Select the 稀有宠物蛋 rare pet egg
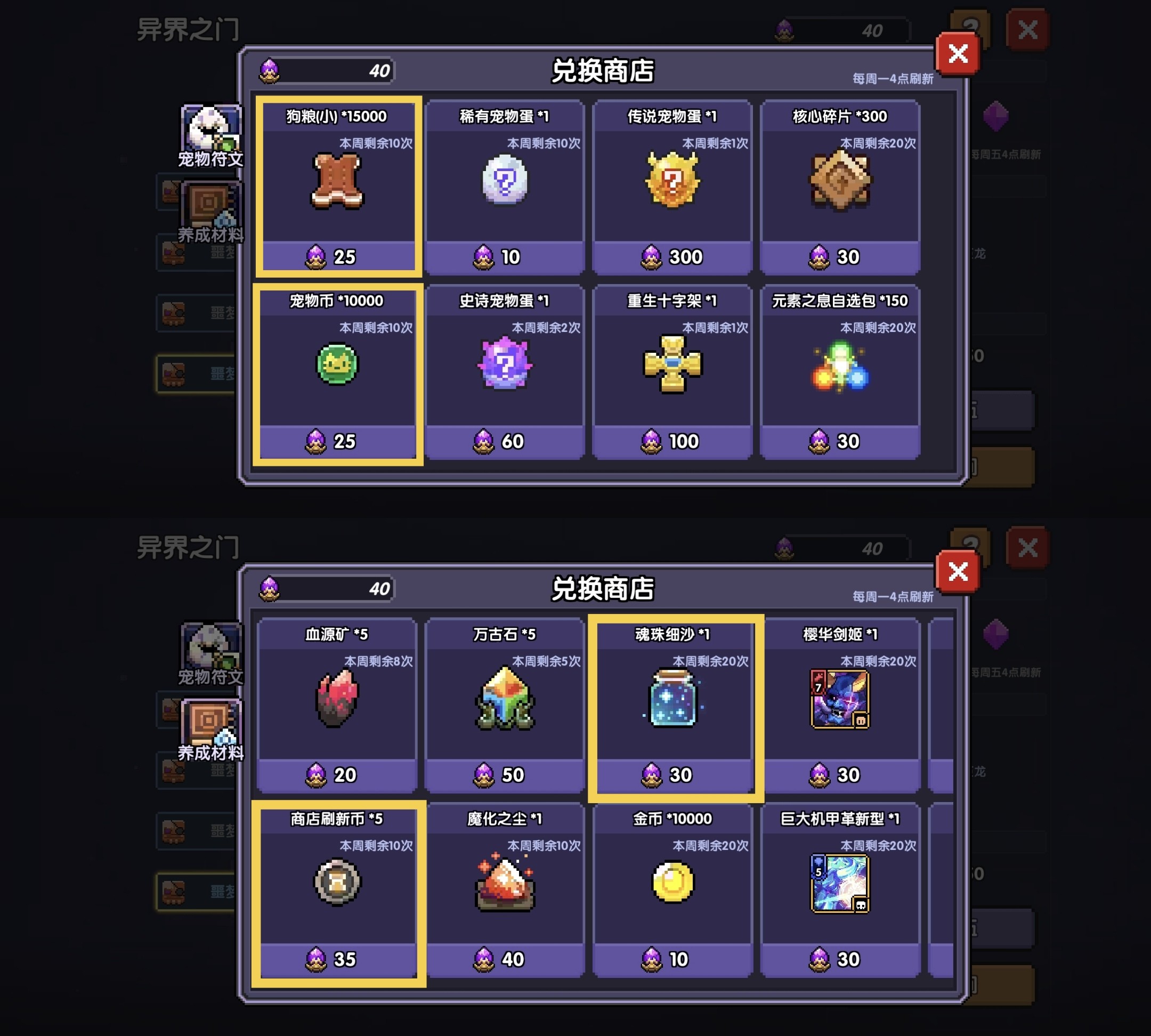1151x1036 pixels. (x=504, y=182)
